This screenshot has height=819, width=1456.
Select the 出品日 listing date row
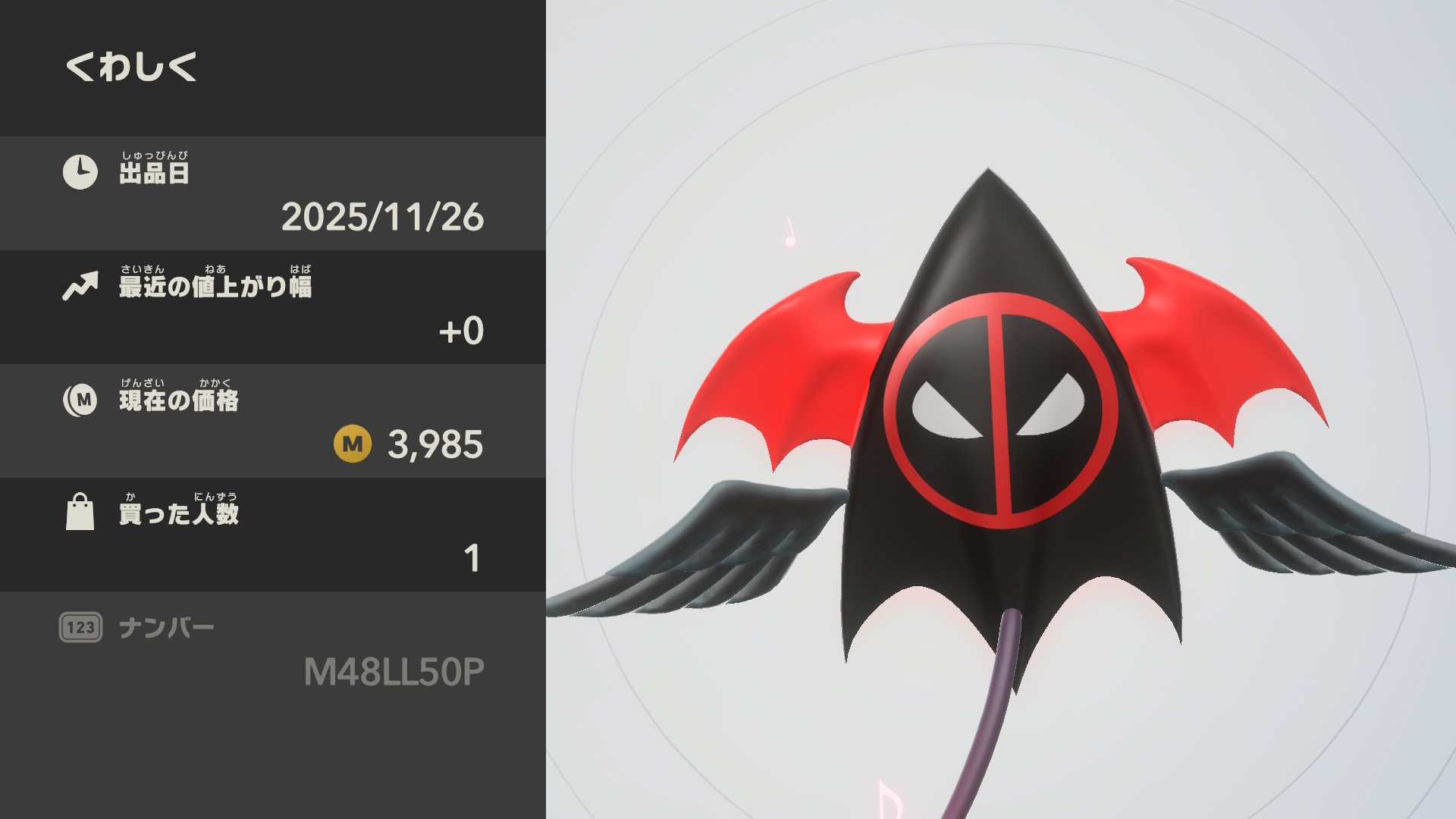tap(273, 193)
